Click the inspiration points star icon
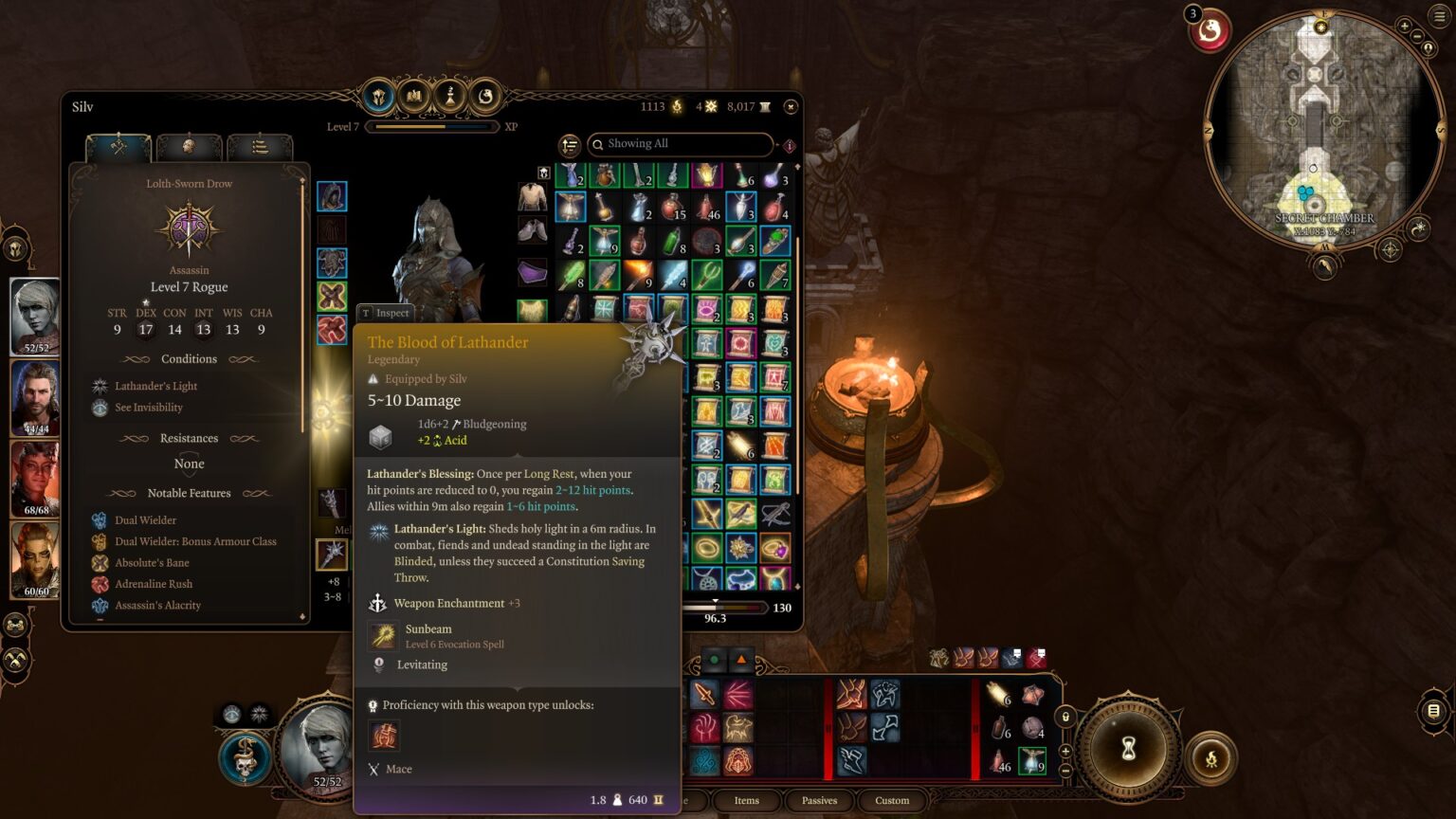 (x=711, y=106)
